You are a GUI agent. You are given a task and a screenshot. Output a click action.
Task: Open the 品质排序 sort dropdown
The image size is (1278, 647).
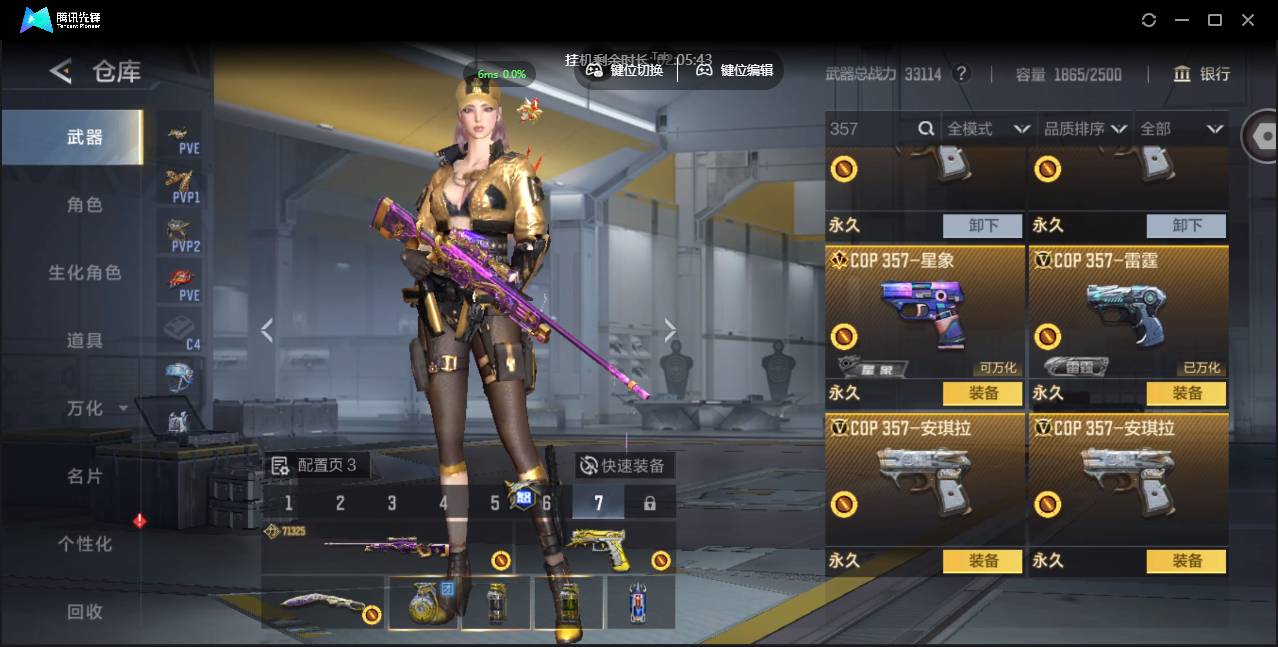click(1085, 129)
